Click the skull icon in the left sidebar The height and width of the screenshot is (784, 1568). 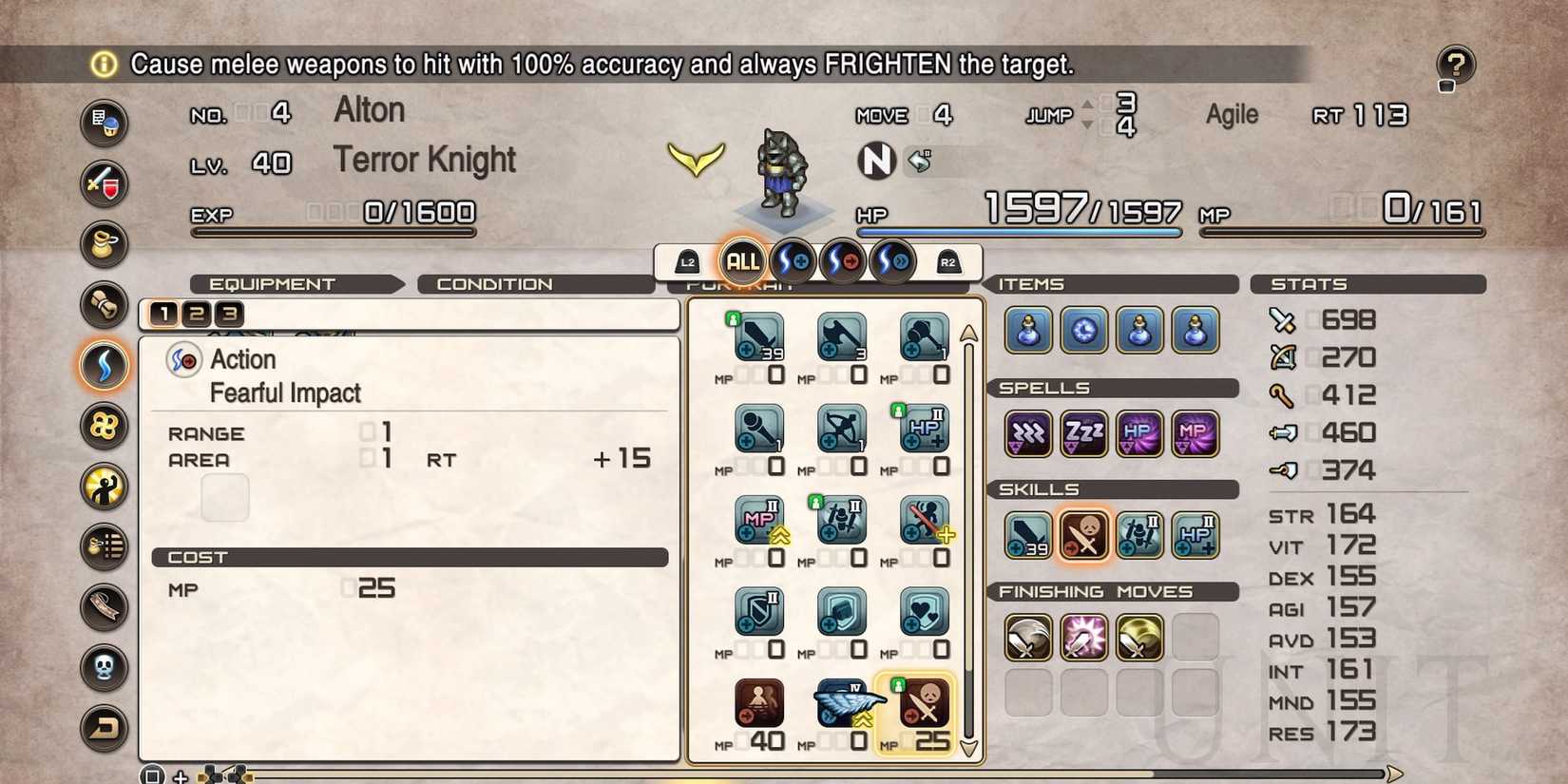click(105, 667)
